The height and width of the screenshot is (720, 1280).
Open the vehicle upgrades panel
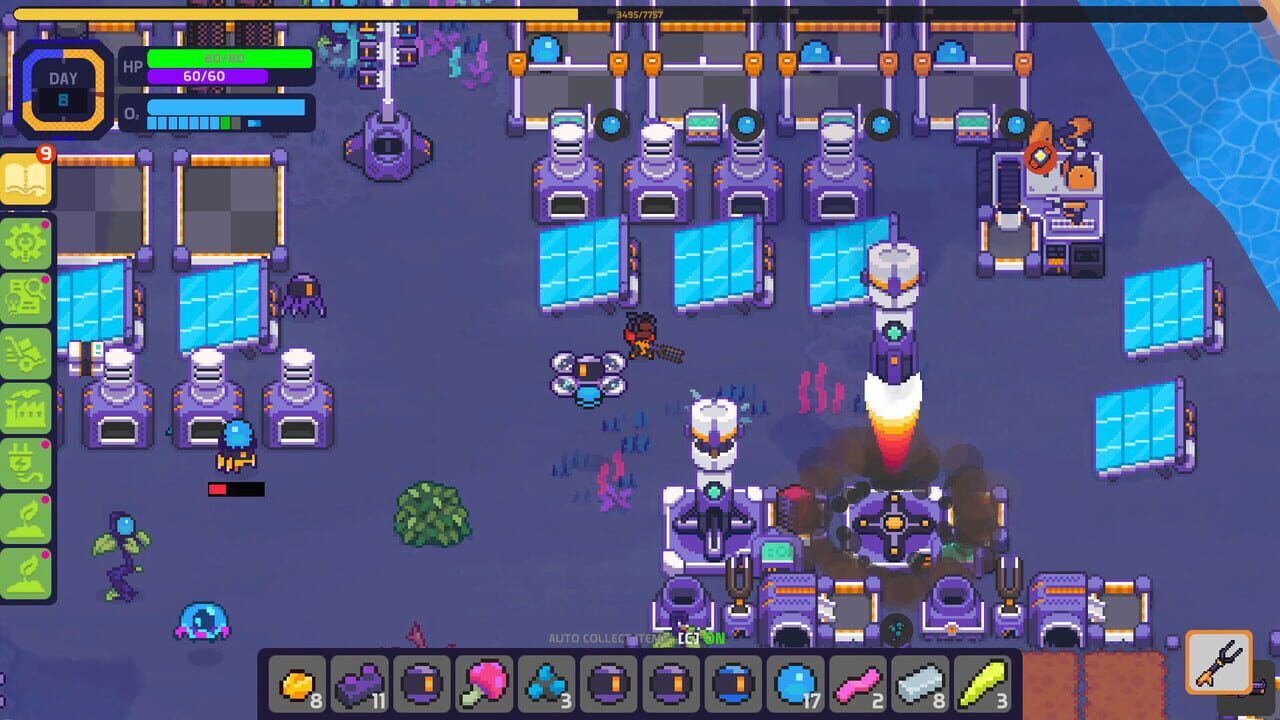coord(25,352)
